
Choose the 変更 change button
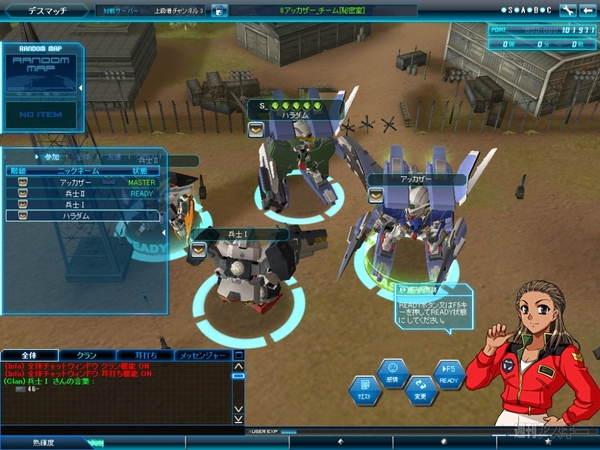coord(420,390)
